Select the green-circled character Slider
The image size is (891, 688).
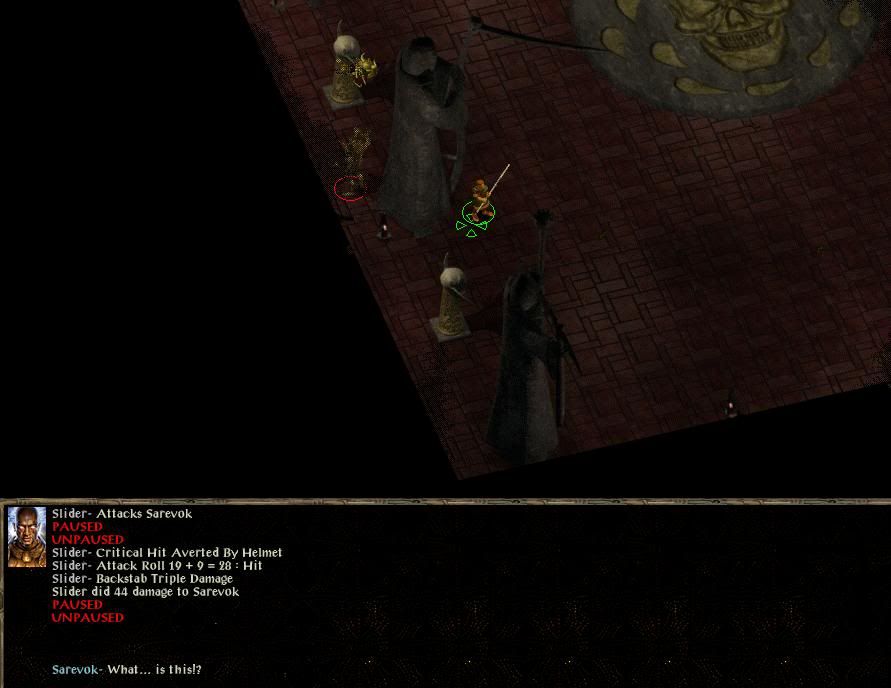[480, 202]
